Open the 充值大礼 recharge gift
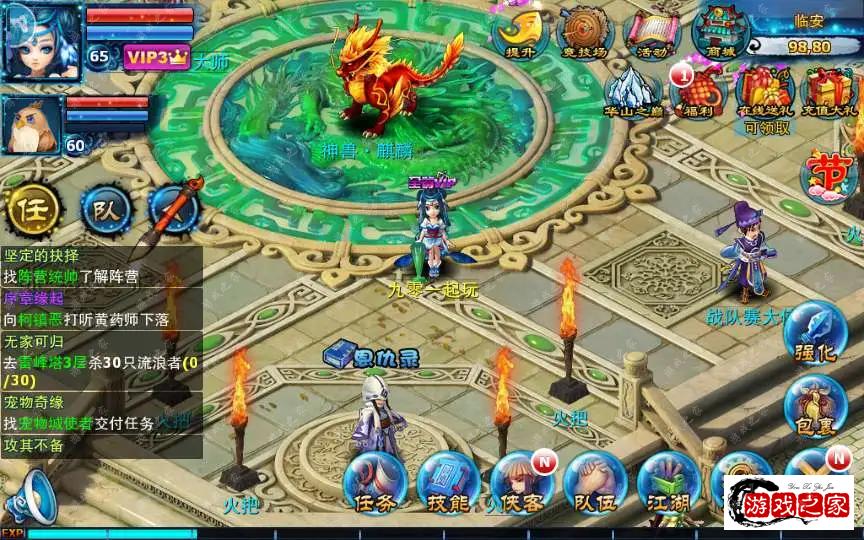The width and height of the screenshot is (864, 540). click(x=829, y=92)
